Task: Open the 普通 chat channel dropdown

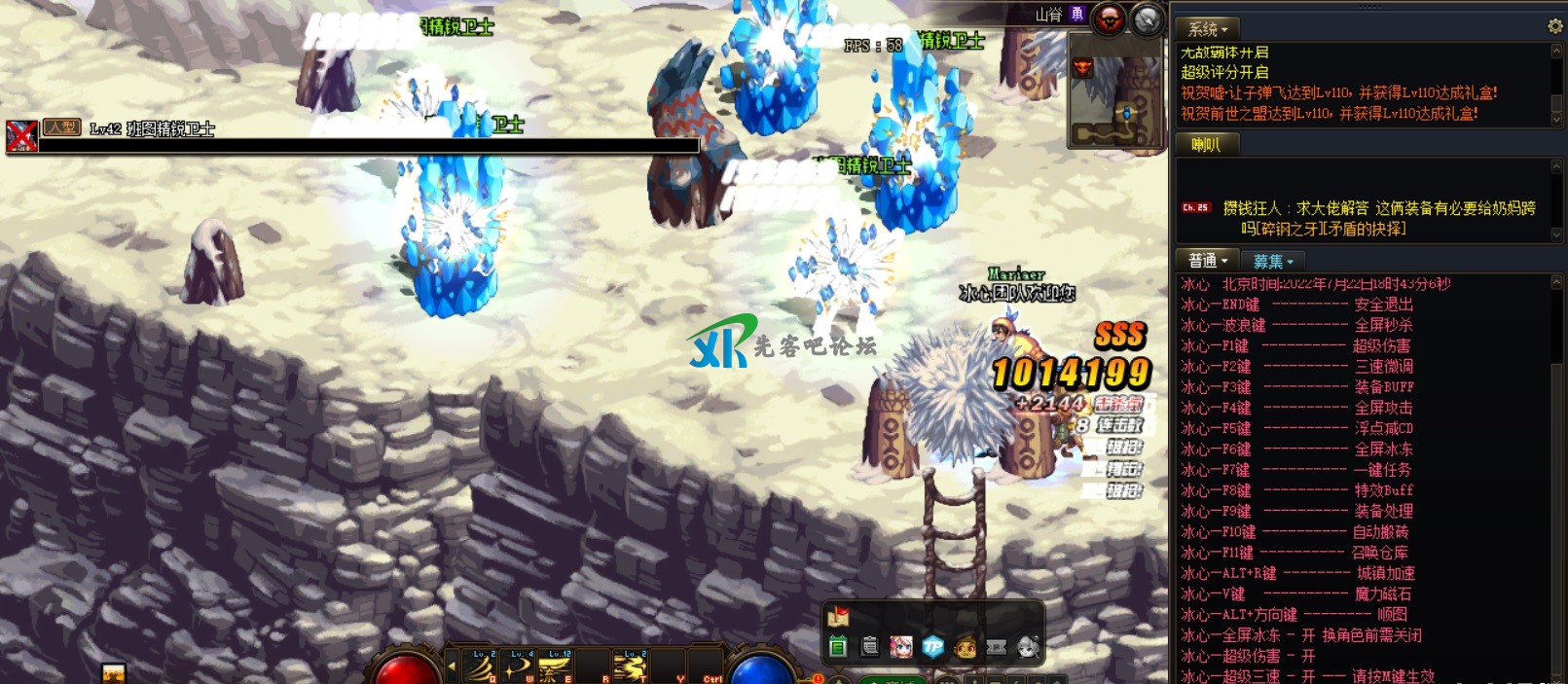Action: (x=1208, y=261)
